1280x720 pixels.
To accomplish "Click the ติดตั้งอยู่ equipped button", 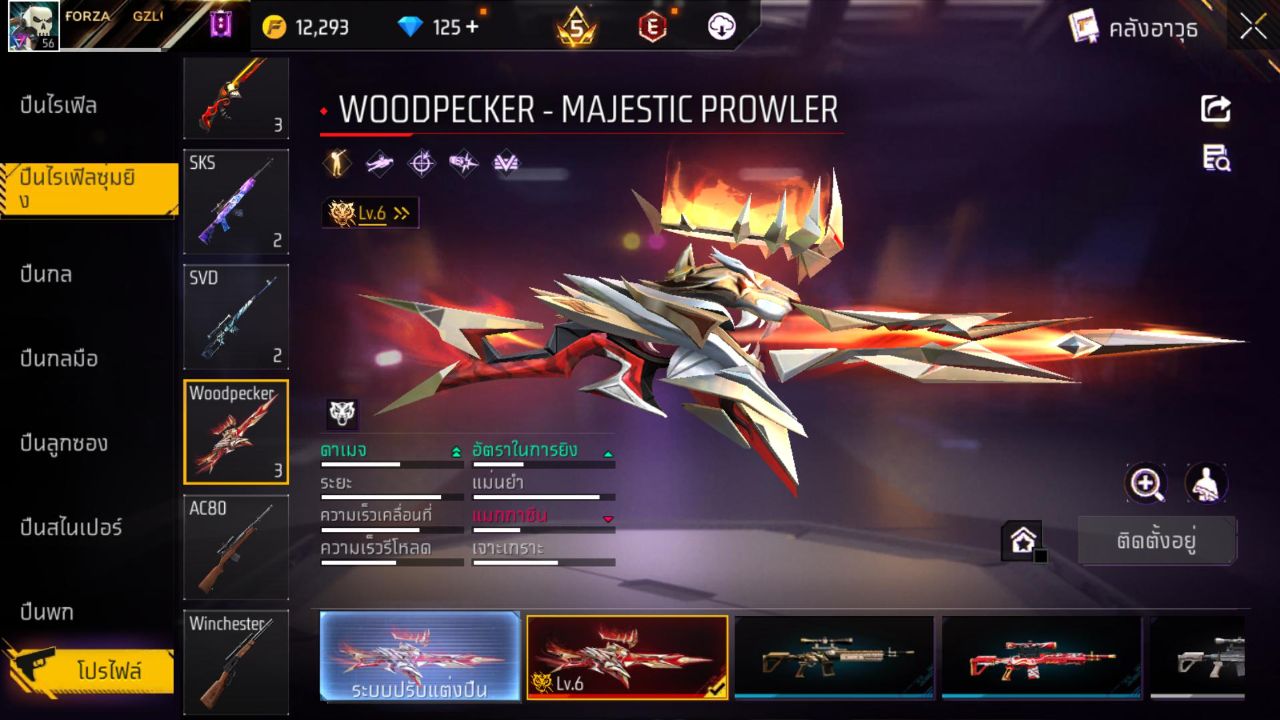I will 1157,541.
